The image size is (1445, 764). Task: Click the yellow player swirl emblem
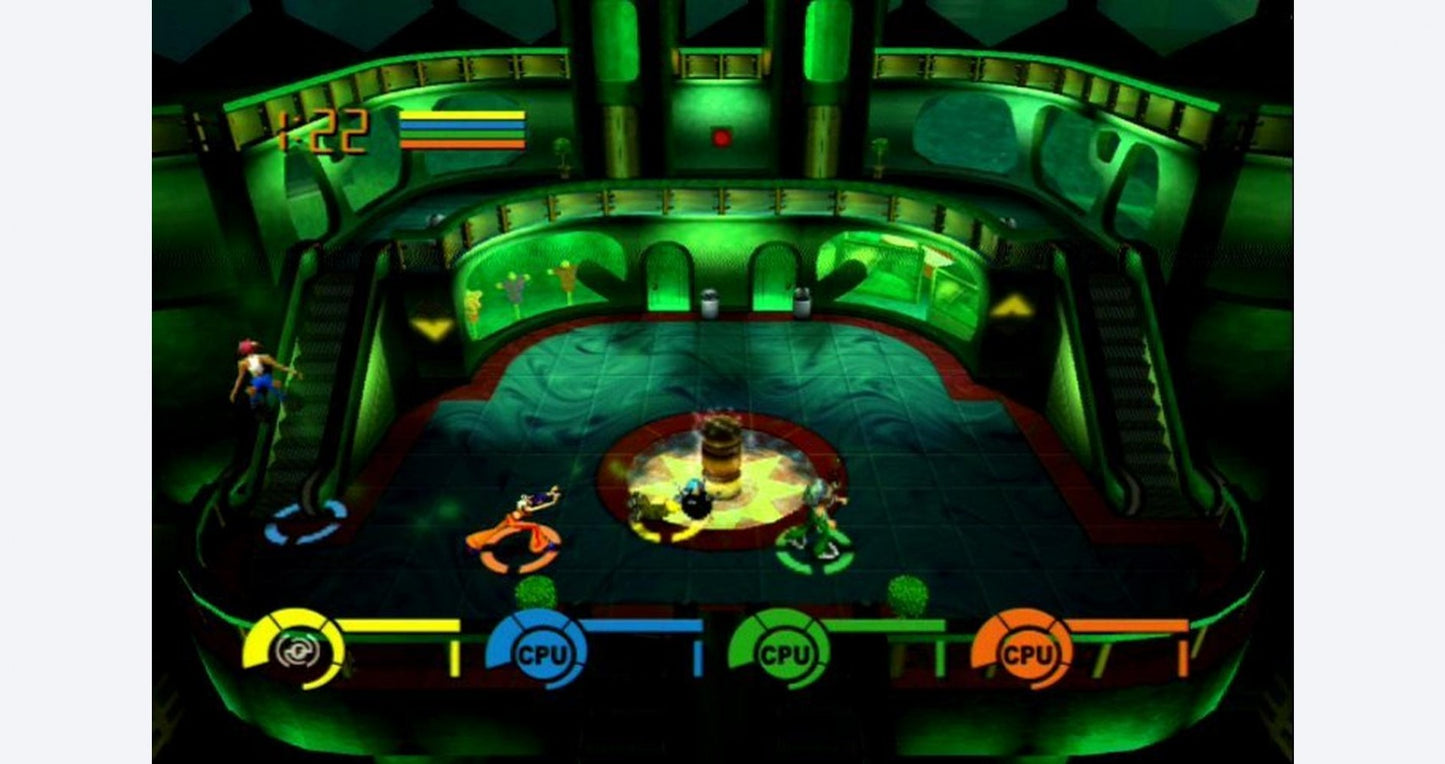click(x=296, y=651)
